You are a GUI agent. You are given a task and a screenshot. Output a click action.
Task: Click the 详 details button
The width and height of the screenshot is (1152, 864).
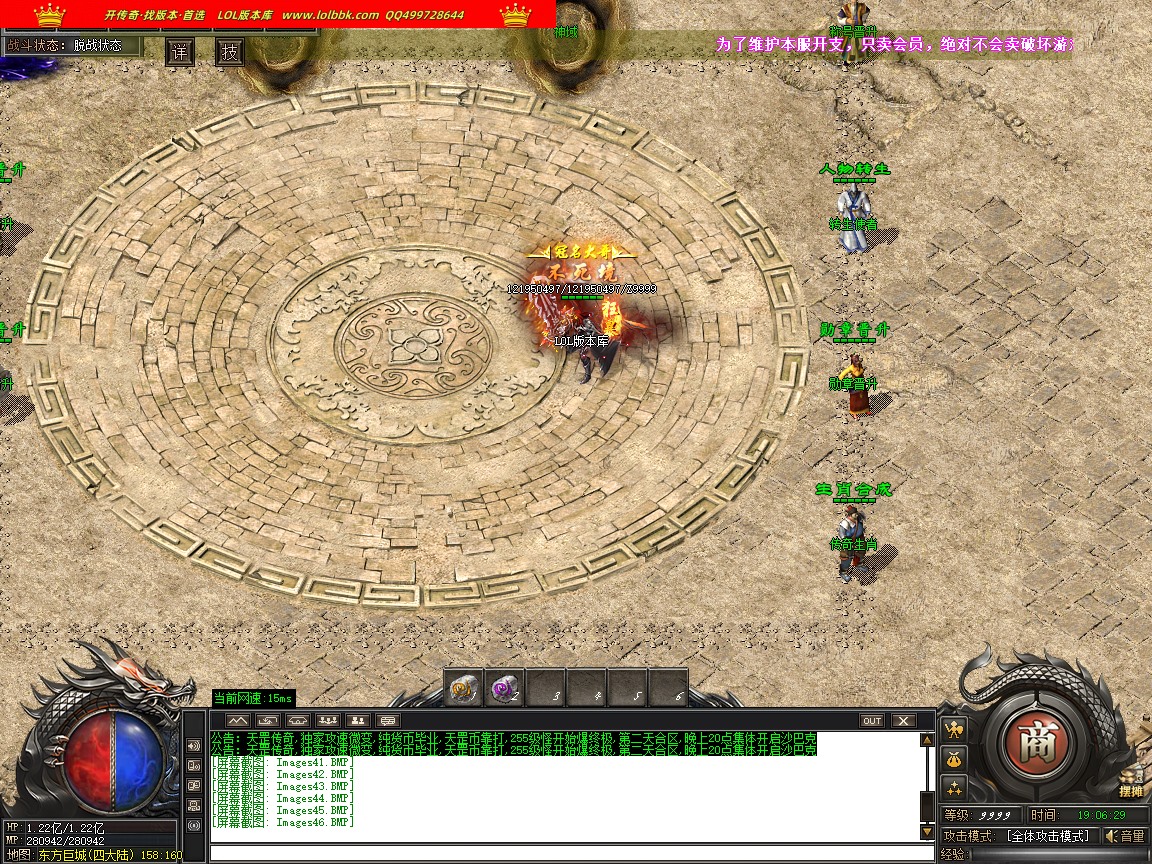180,52
